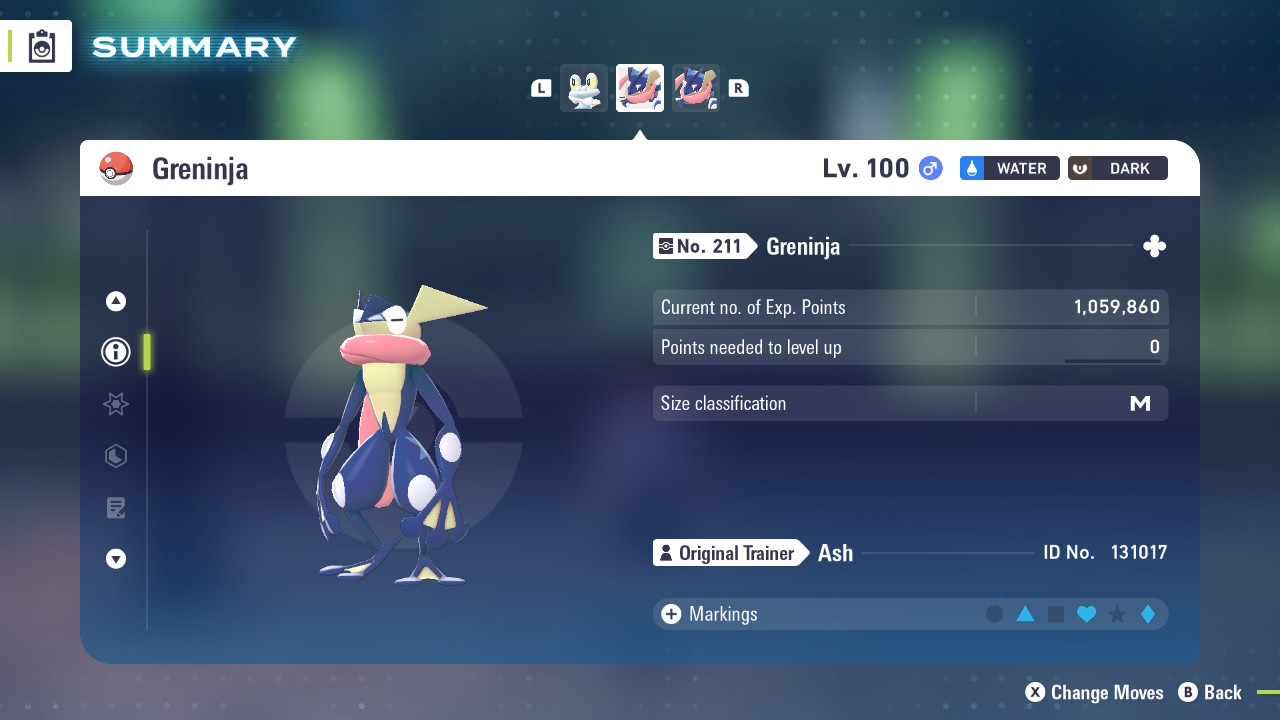Disable the heart marking
The width and height of the screenshot is (1280, 720).
coord(1086,614)
